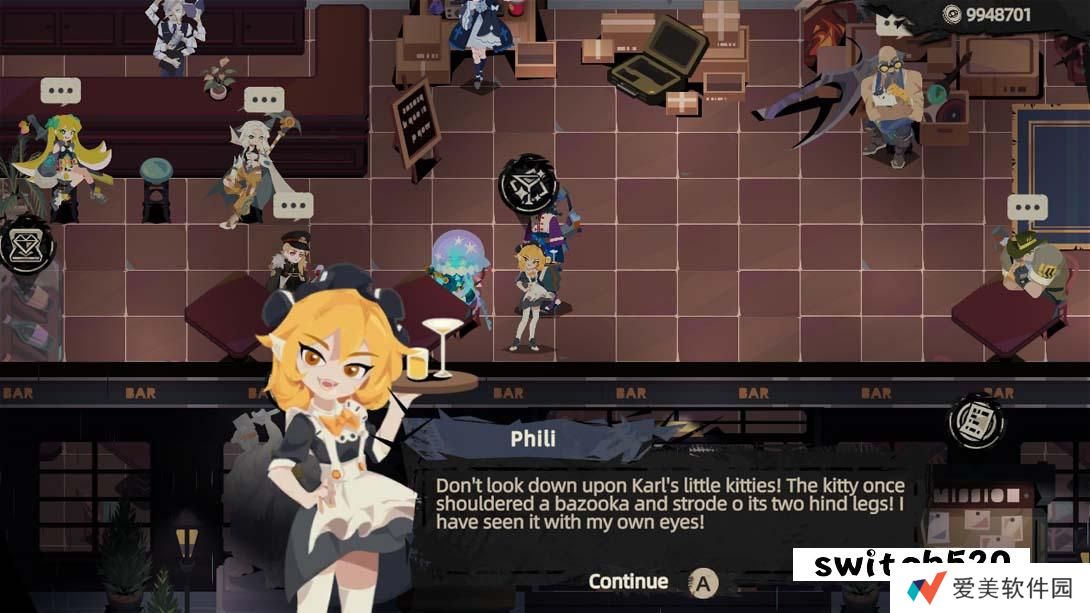Screen dimensions: 1090x613
Task: Open the document list round icon
Action: pyautogui.click(x=976, y=420)
